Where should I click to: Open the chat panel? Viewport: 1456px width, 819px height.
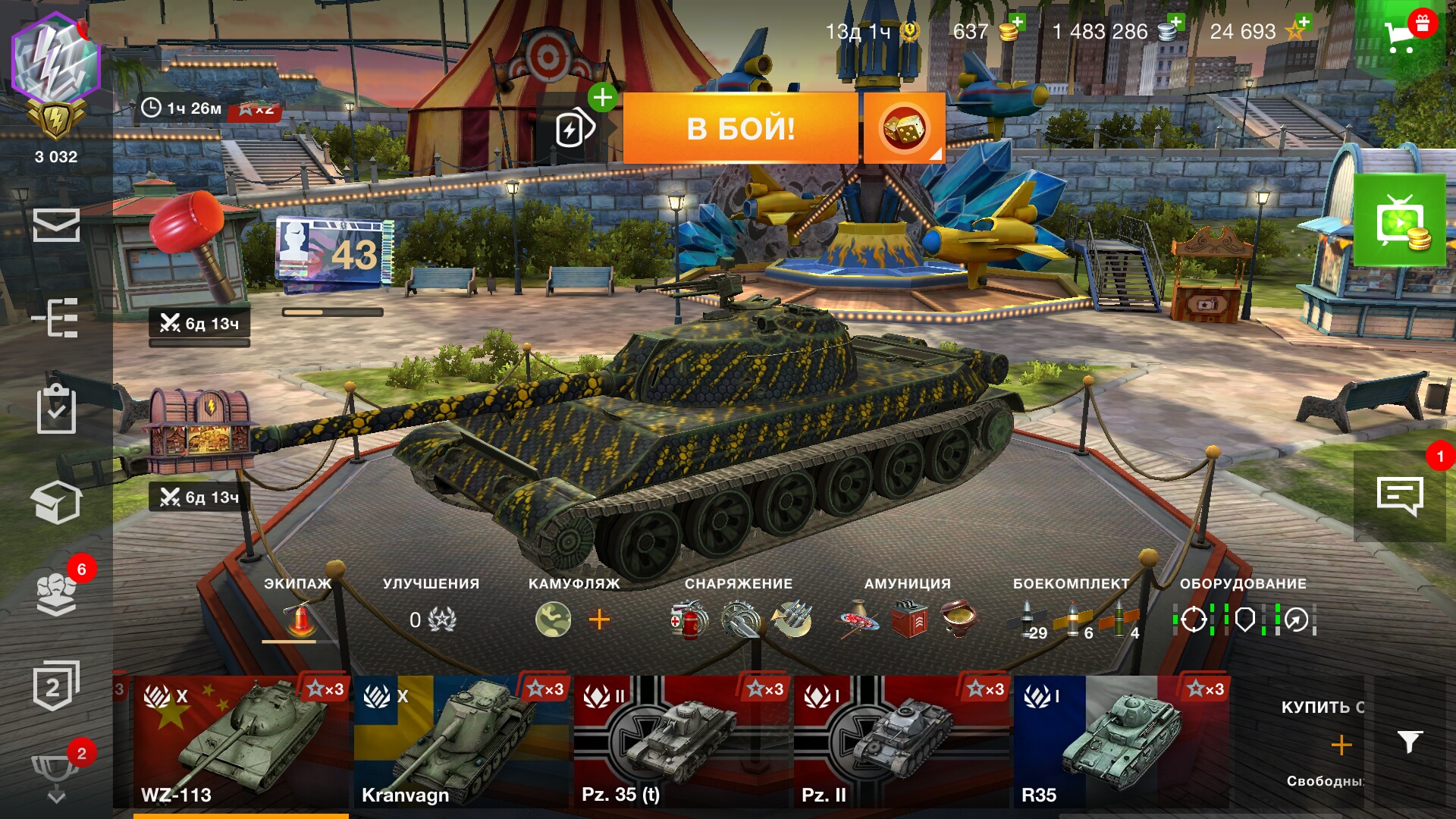coord(1399,497)
